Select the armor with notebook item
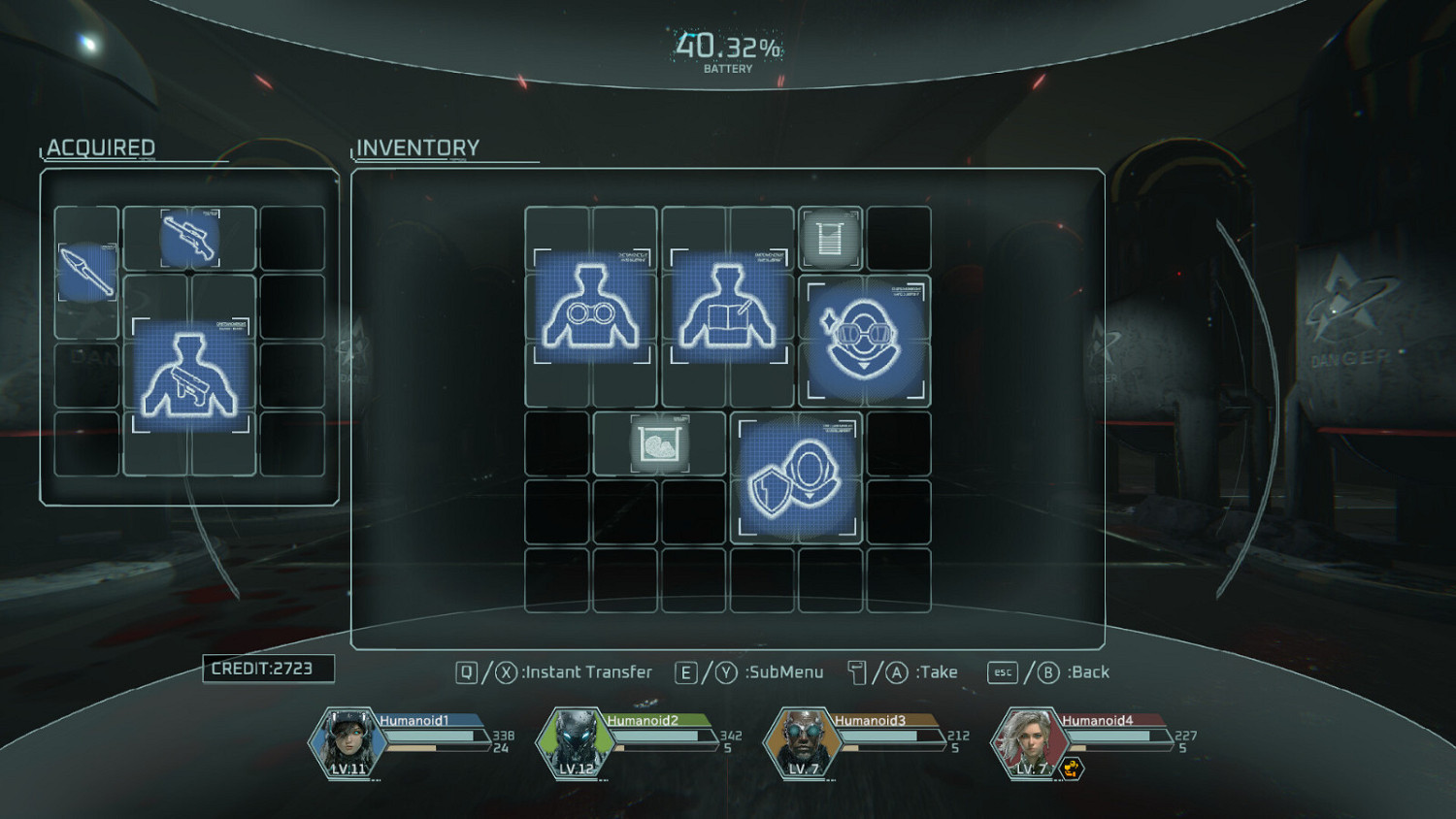 tap(728, 311)
